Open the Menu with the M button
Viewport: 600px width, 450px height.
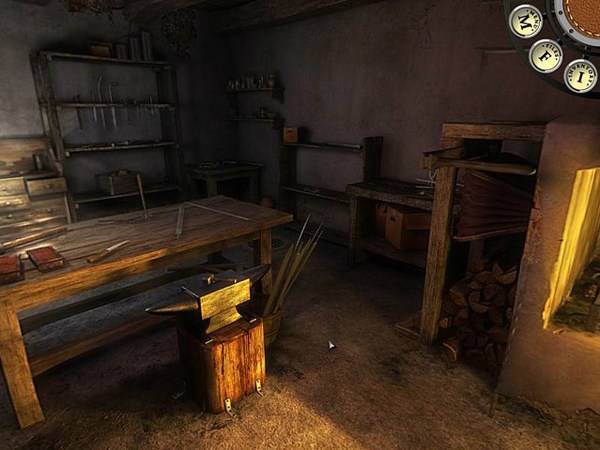pyautogui.click(x=525, y=21)
